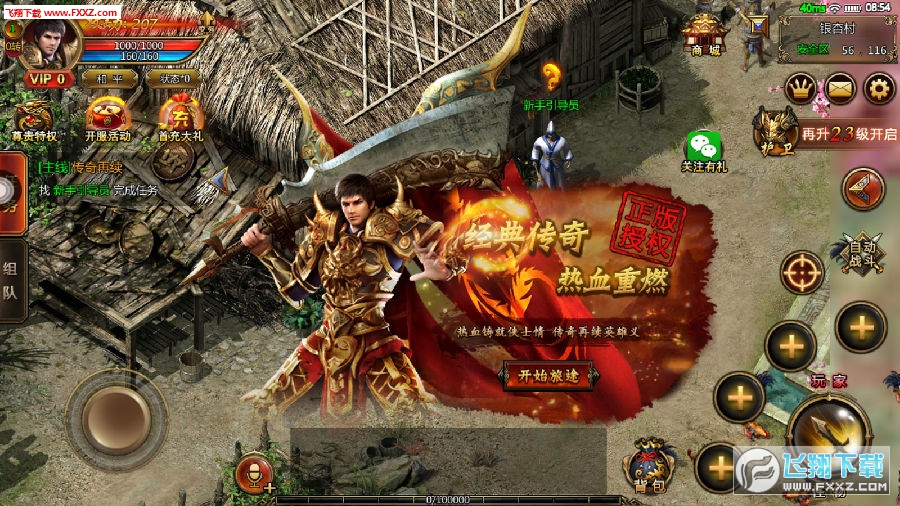Open the crown ranking icon

pyautogui.click(x=800, y=90)
